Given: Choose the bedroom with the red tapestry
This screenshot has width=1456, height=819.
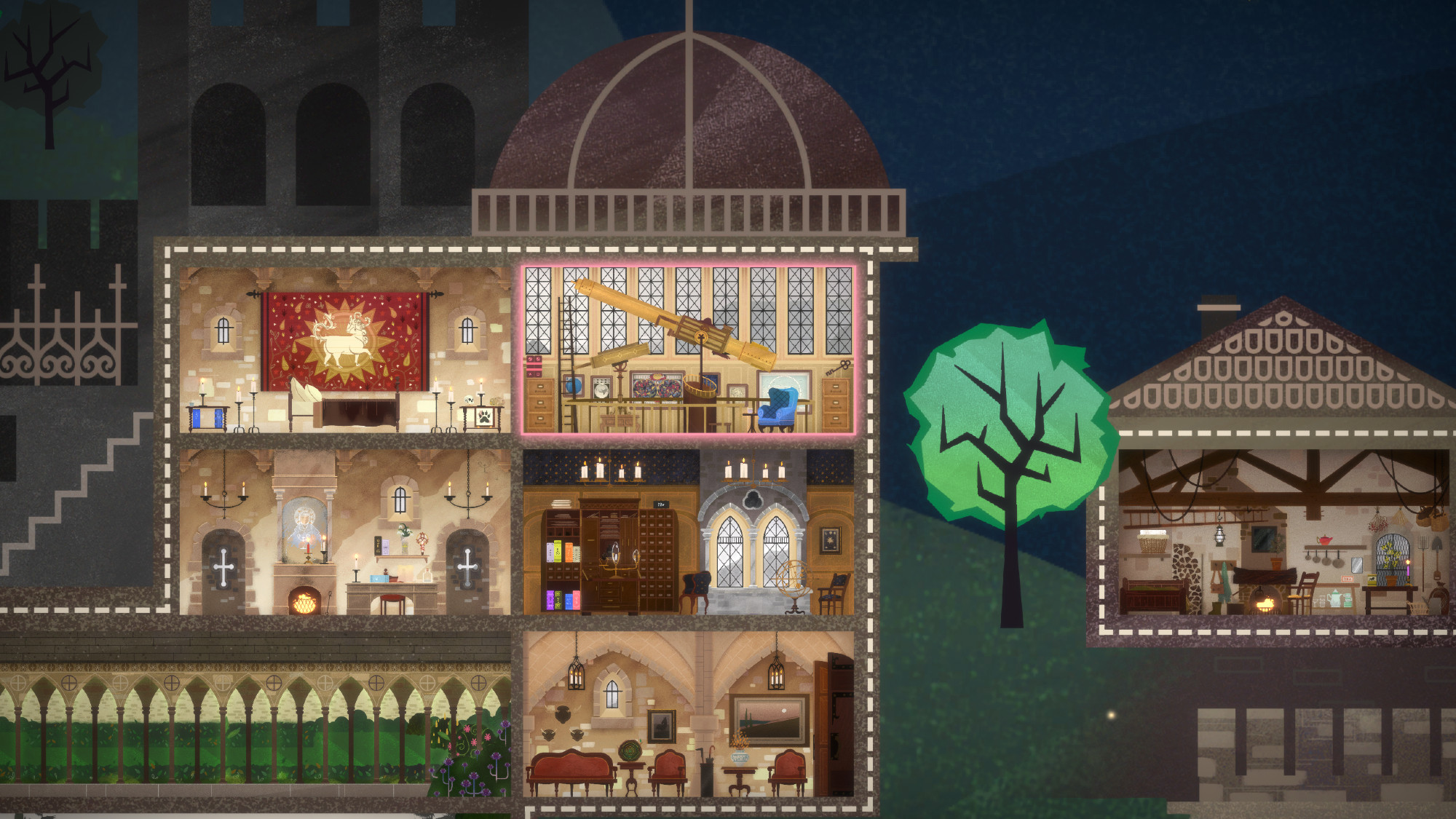Looking at the screenshot, I should [x=344, y=350].
